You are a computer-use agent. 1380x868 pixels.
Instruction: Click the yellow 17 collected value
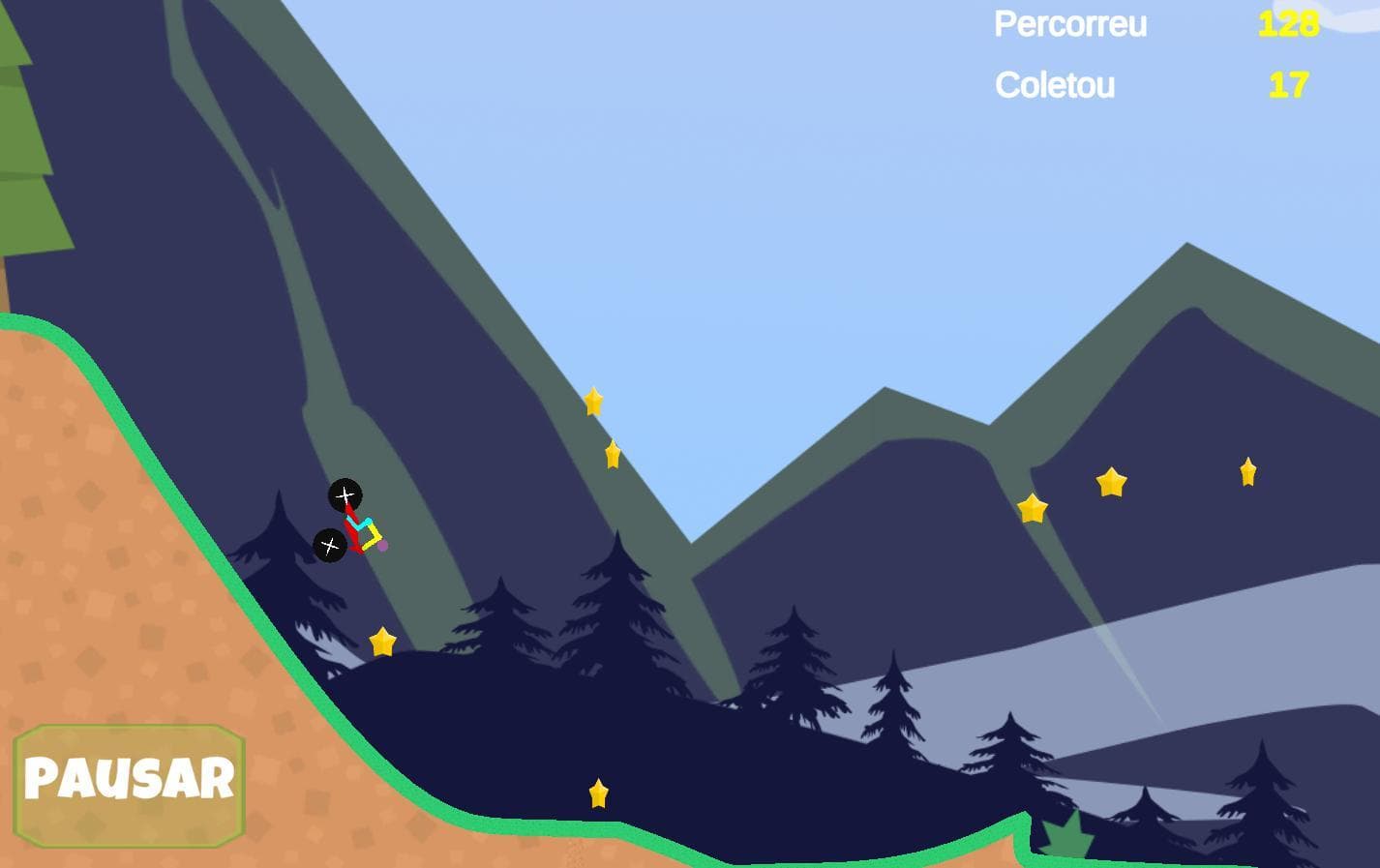[x=1288, y=86]
